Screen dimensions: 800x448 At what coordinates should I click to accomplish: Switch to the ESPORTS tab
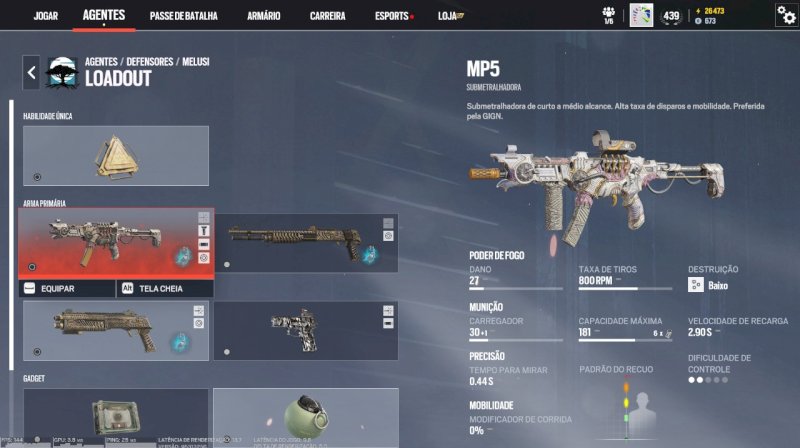tap(391, 16)
